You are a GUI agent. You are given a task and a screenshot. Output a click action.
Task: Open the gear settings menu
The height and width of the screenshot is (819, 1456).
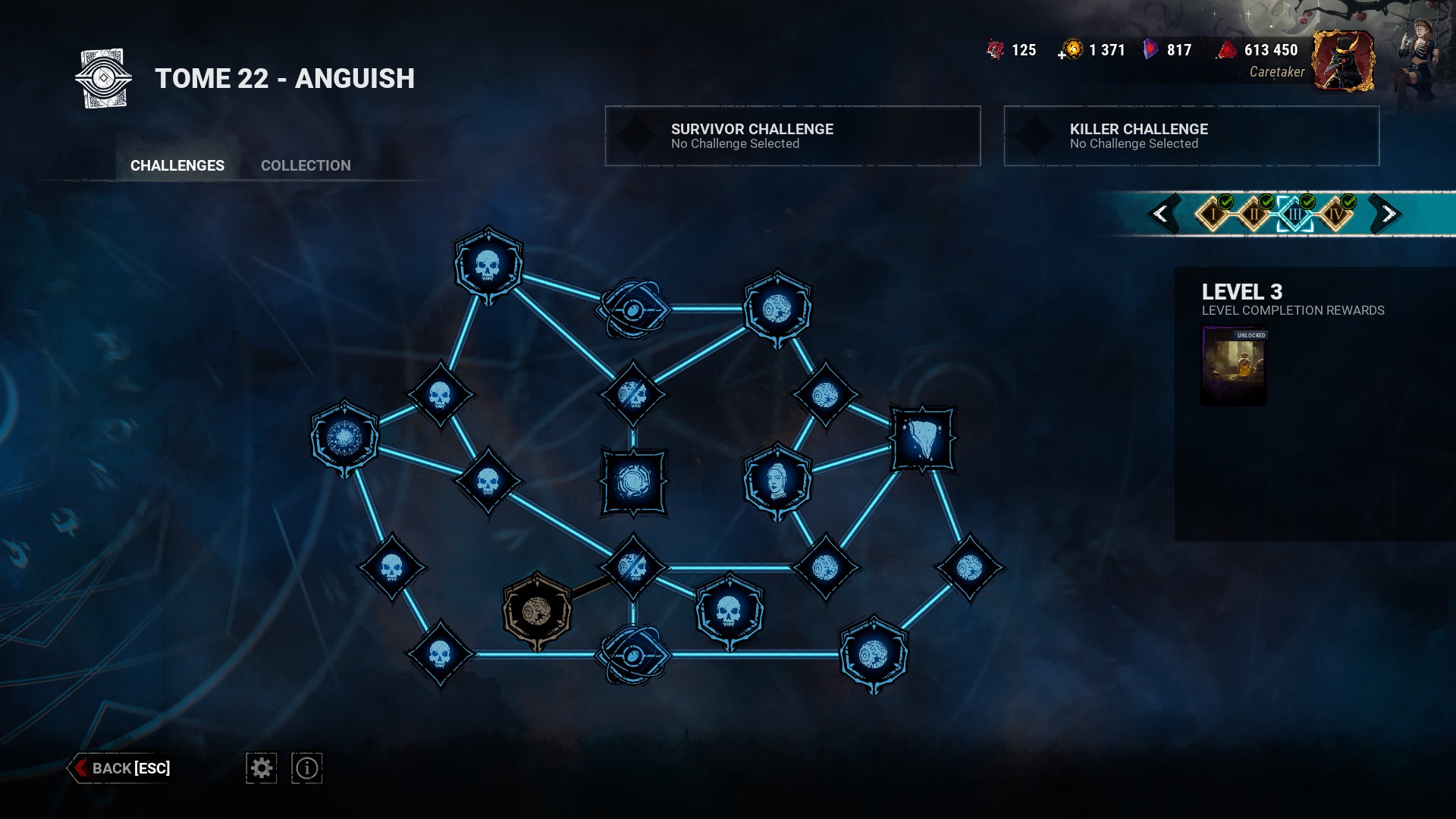click(262, 768)
